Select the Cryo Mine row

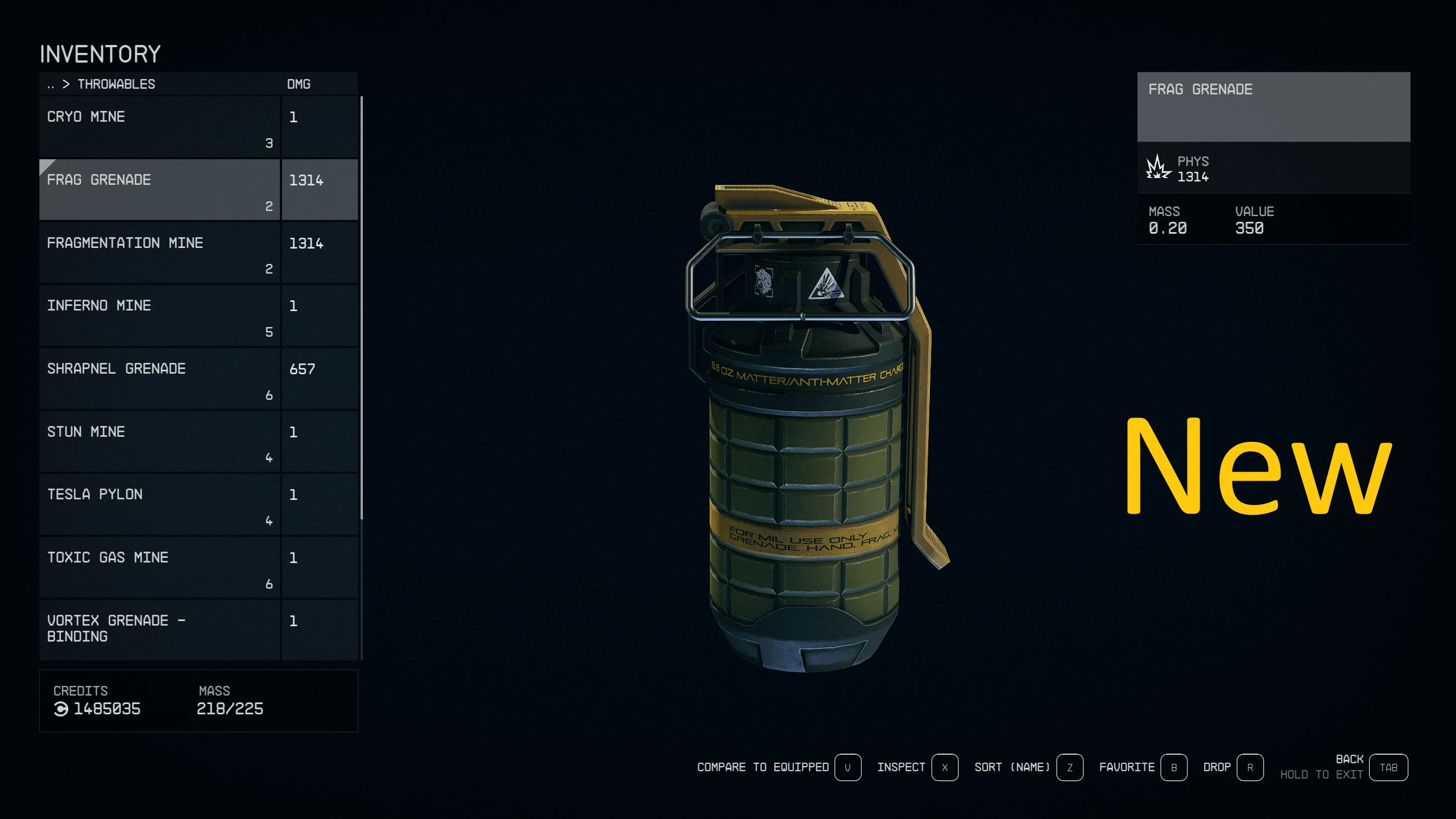point(159,127)
